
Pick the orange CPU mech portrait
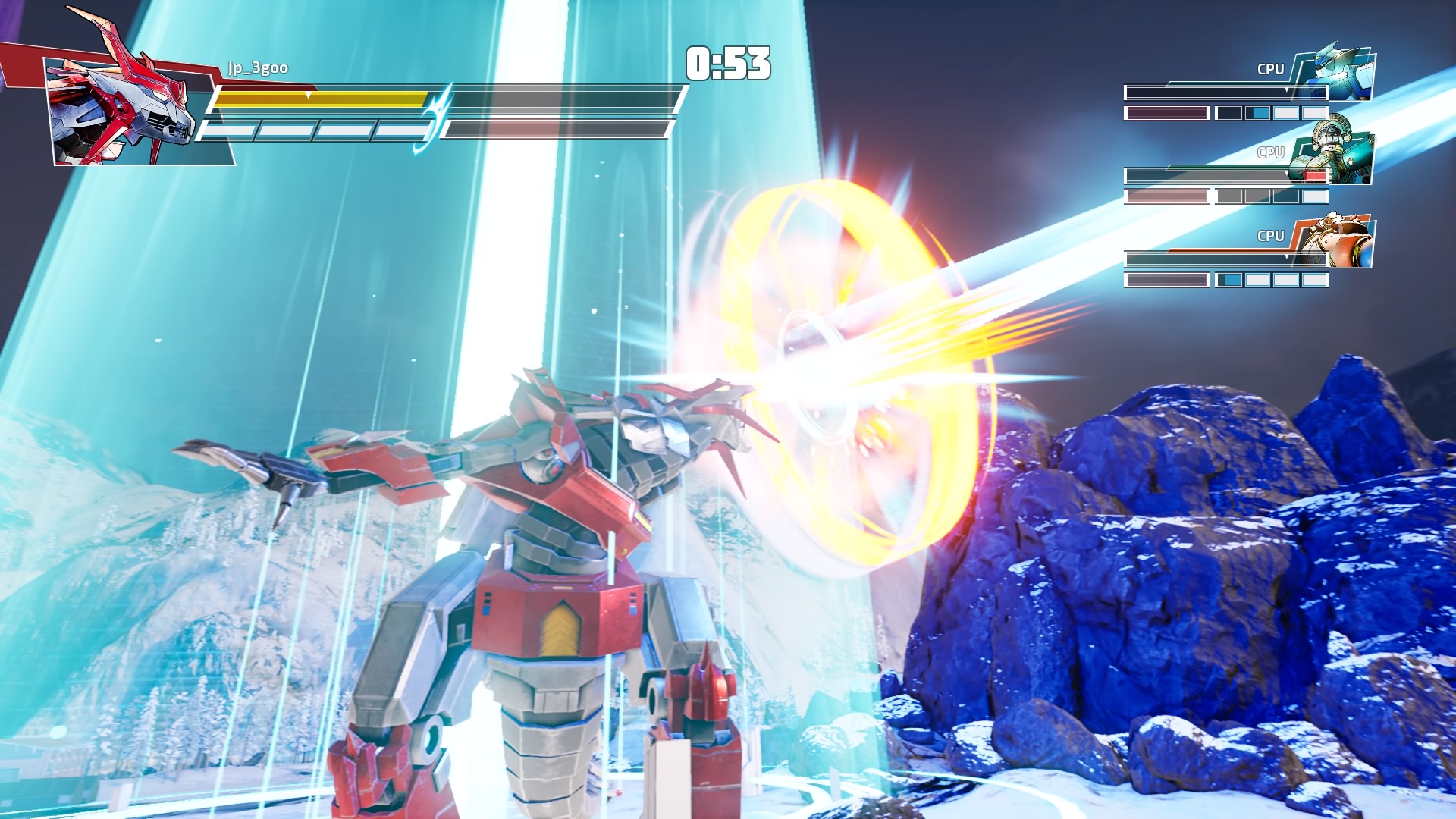(x=1337, y=240)
